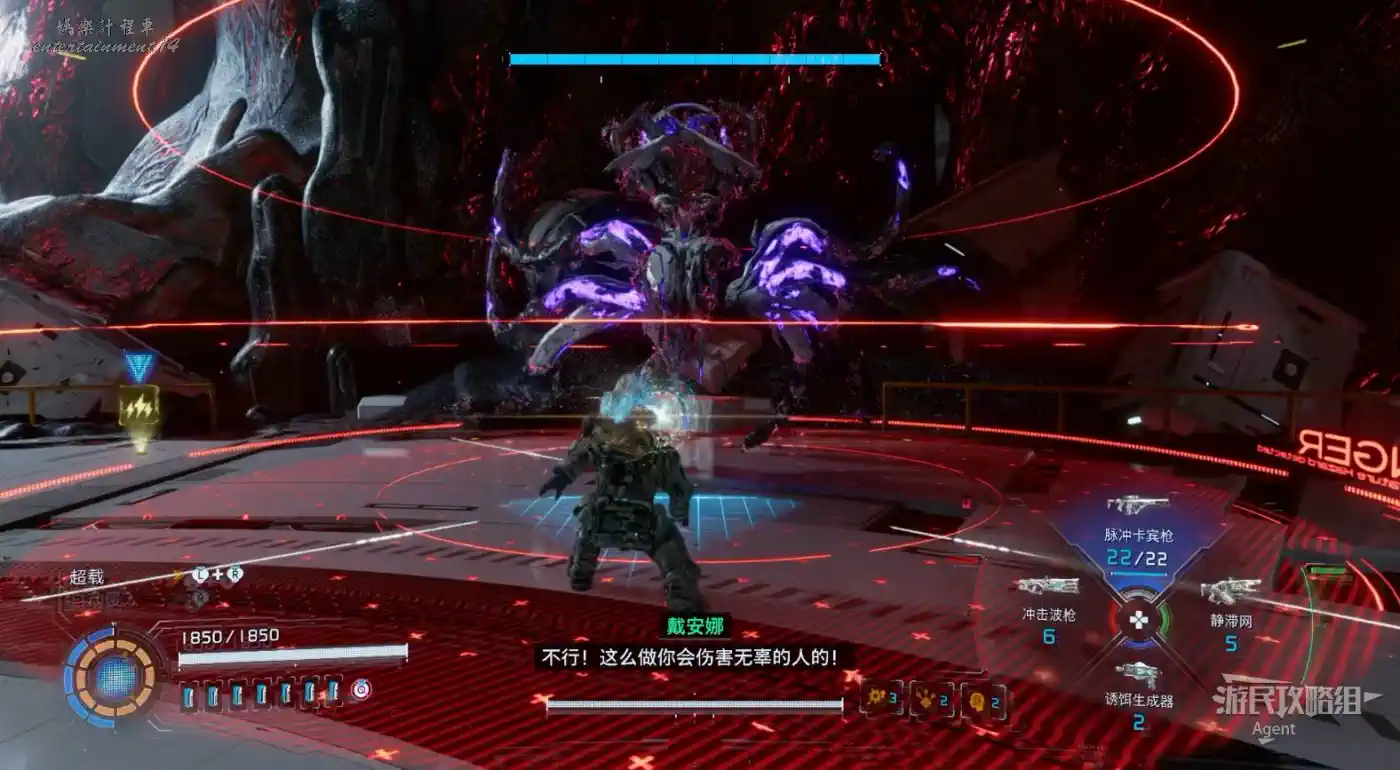
Task: Activate the orange claw item slot
Action: pyautogui.click(x=930, y=700)
